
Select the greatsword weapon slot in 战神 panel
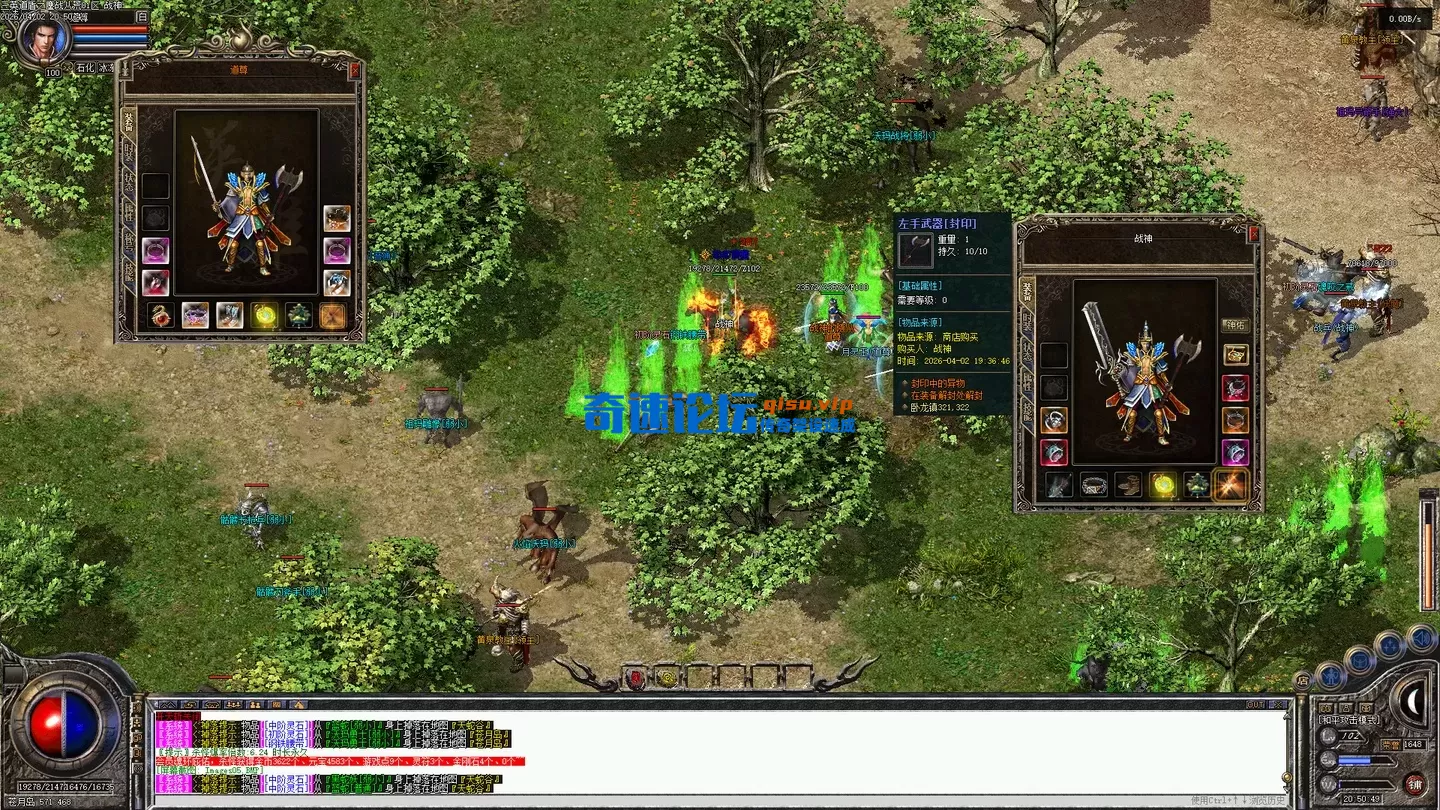(1060, 485)
